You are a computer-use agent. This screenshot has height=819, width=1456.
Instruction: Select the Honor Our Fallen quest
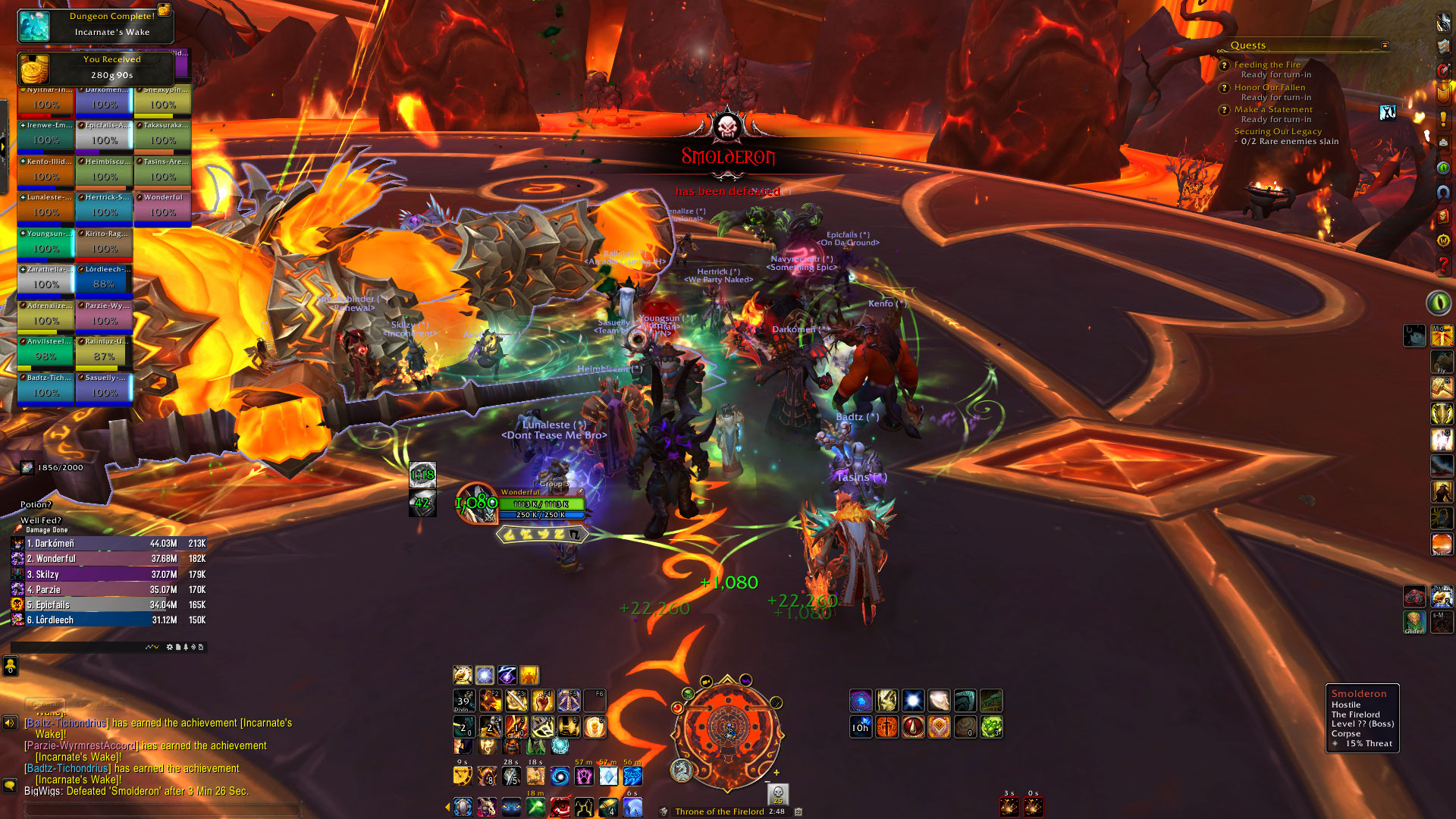(1269, 87)
